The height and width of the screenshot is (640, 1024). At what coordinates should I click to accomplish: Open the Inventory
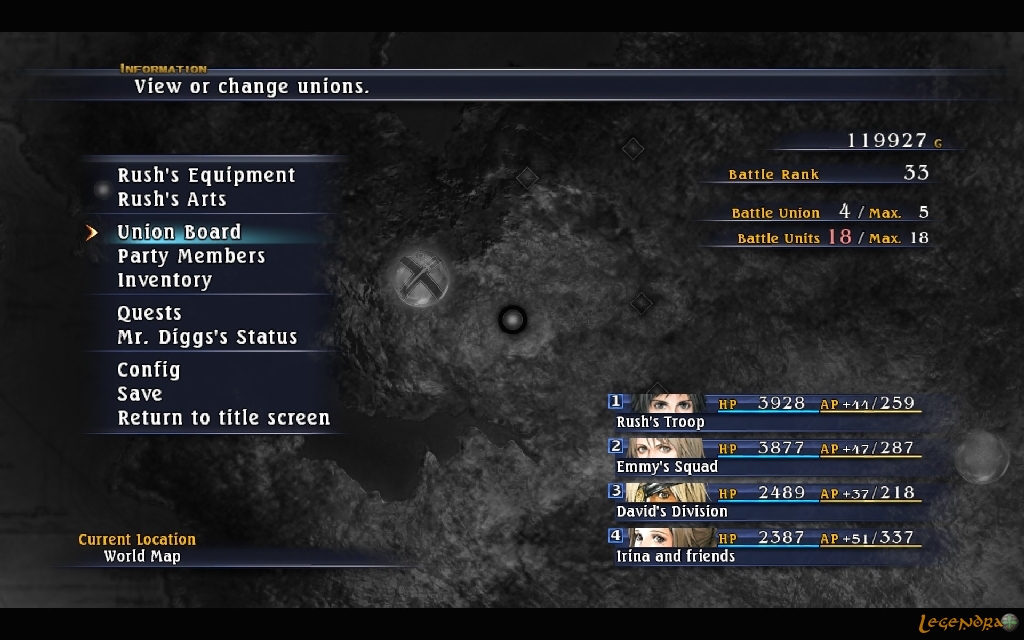[164, 281]
